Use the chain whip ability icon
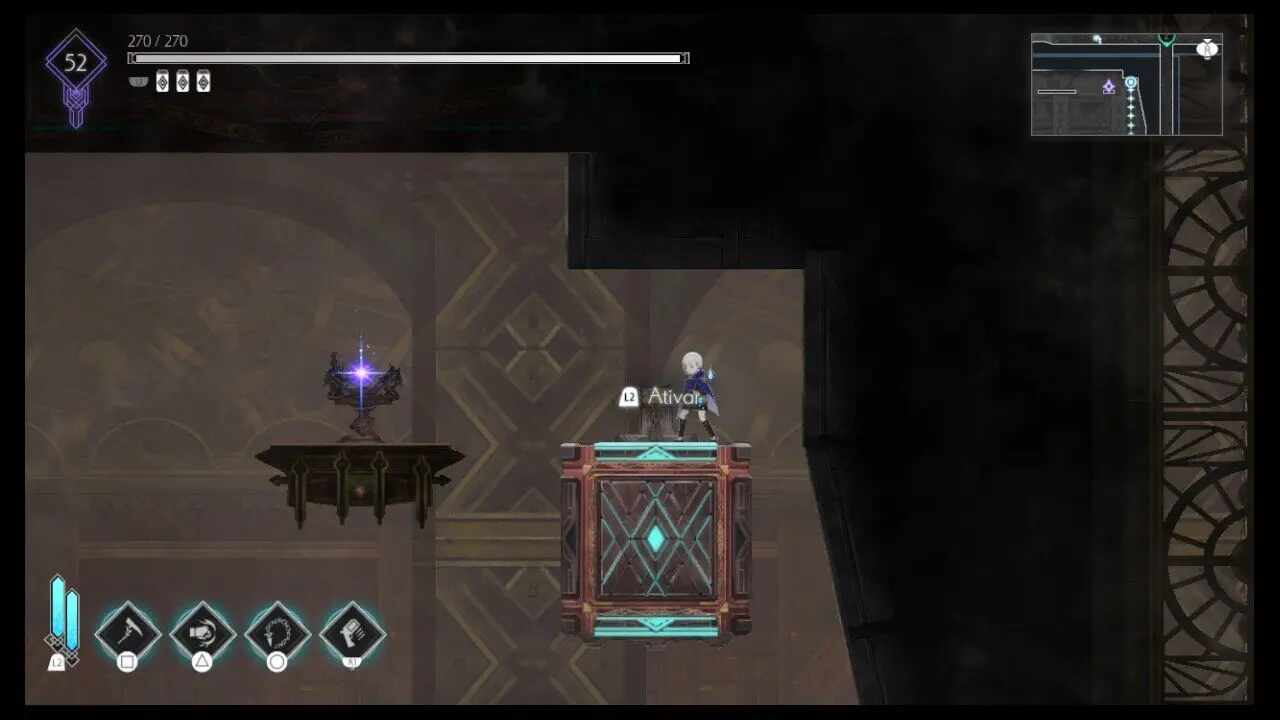The height and width of the screenshot is (720, 1280). coord(278,631)
